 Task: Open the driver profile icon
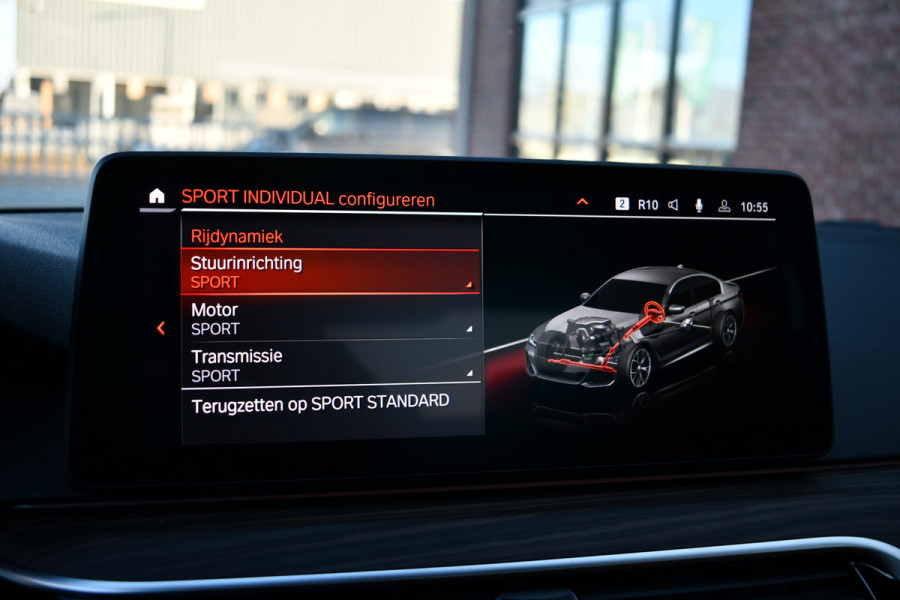click(724, 206)
